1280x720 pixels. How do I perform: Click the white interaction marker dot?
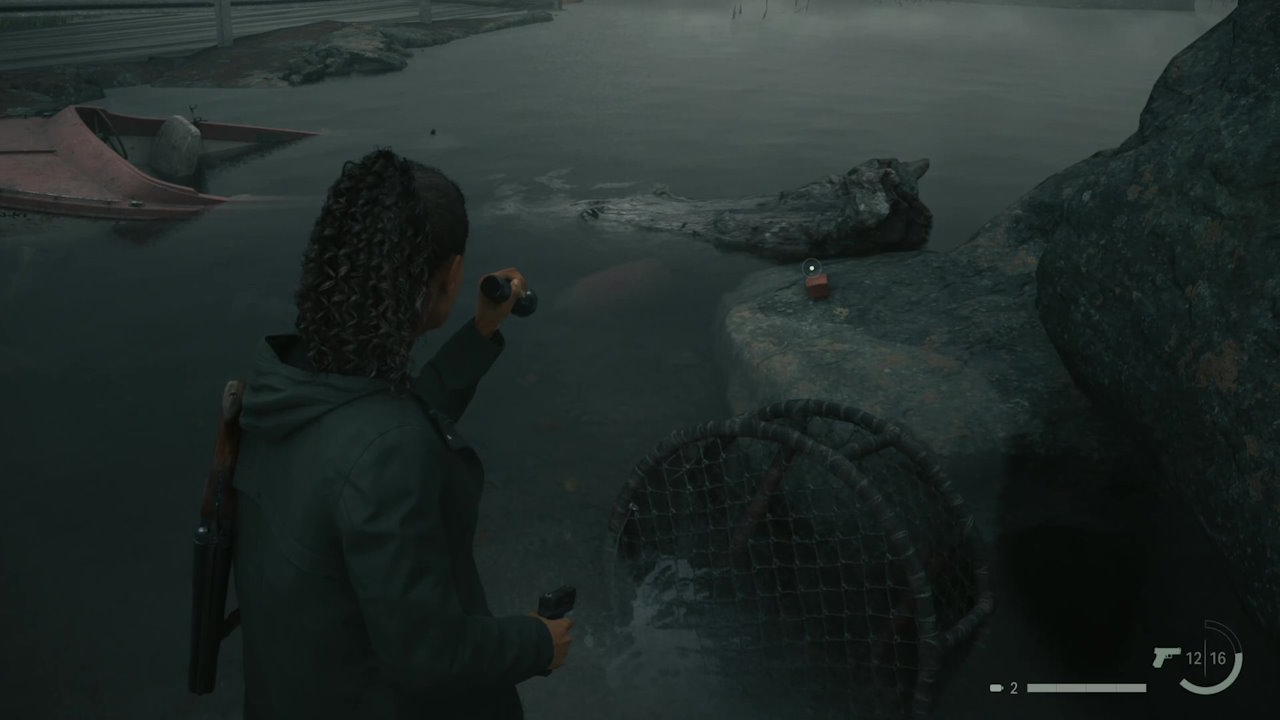pos(812,267)
